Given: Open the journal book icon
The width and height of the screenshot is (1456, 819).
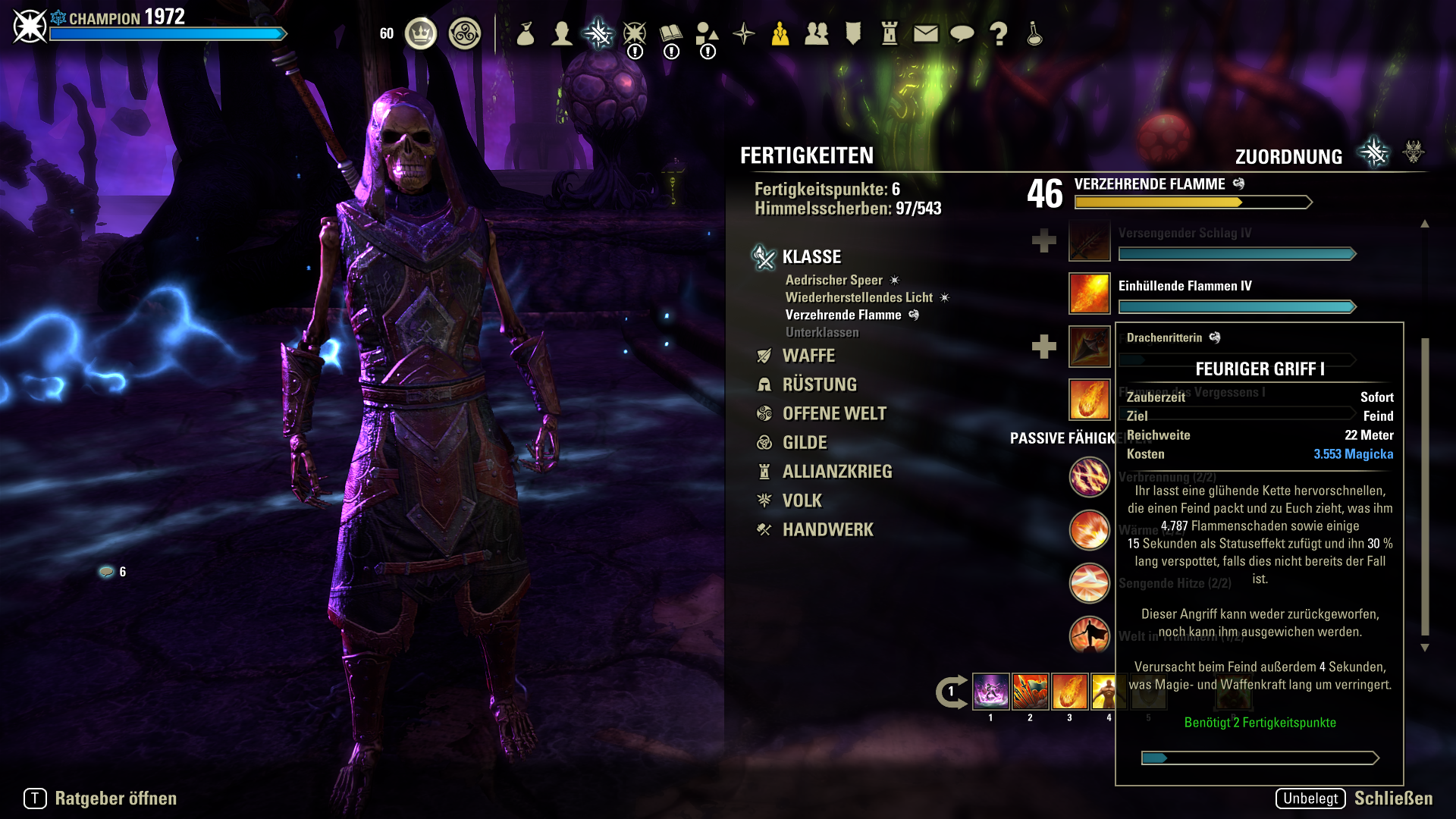Looking at the screenshot, I should 671,33.
